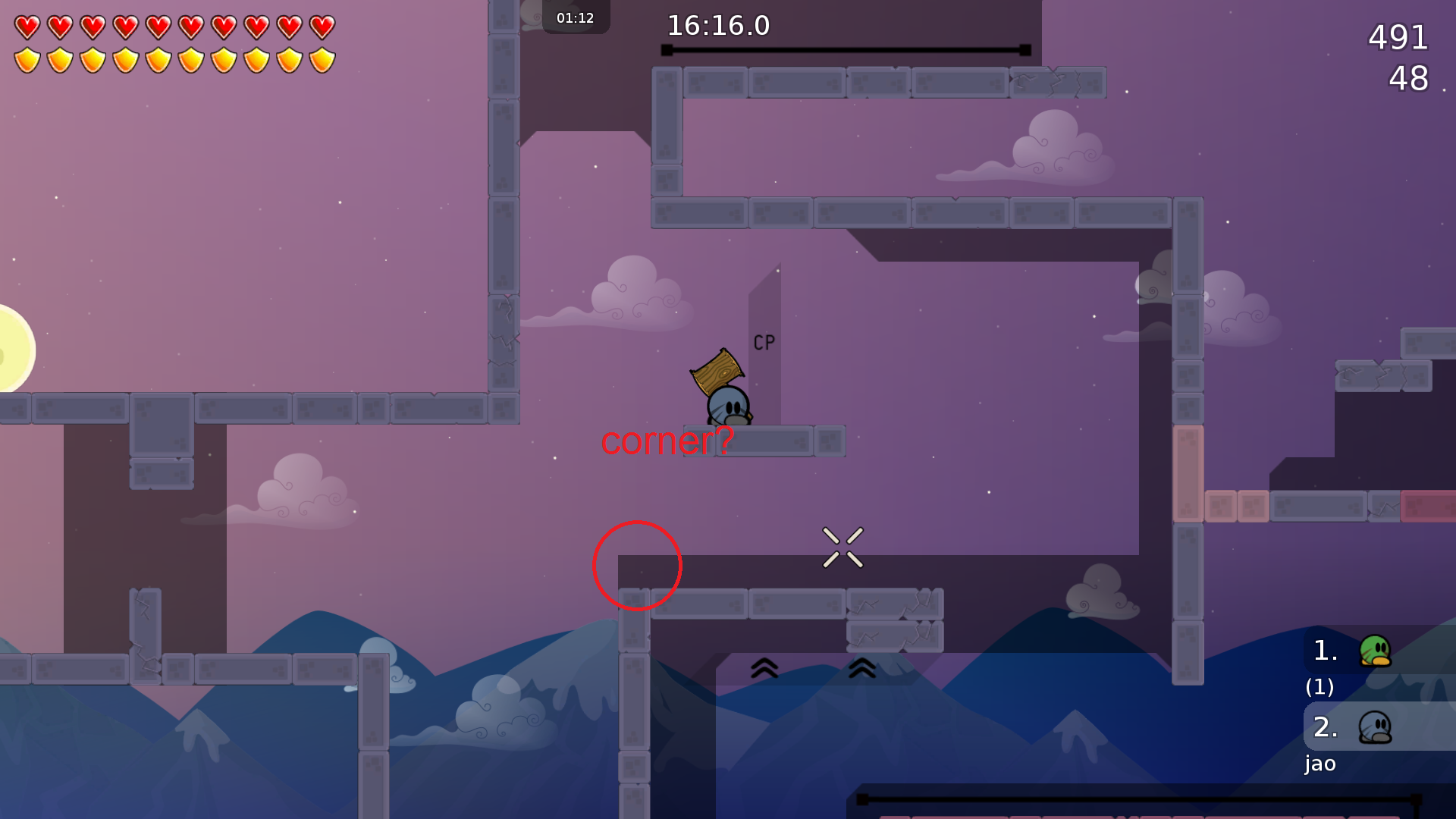
Task: Click the red circle annotation on the corner
Action: 637,566
